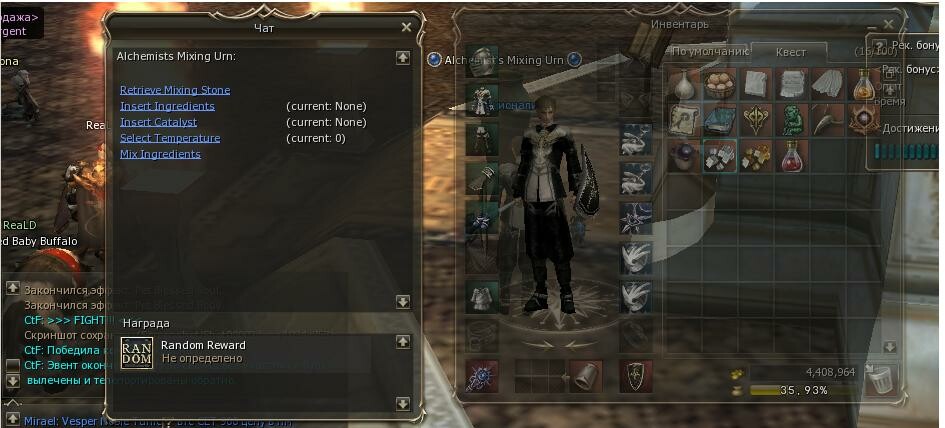Select the orange potion flask item
Viewport: 945px width, 428px height.
(x=863, y=84)
